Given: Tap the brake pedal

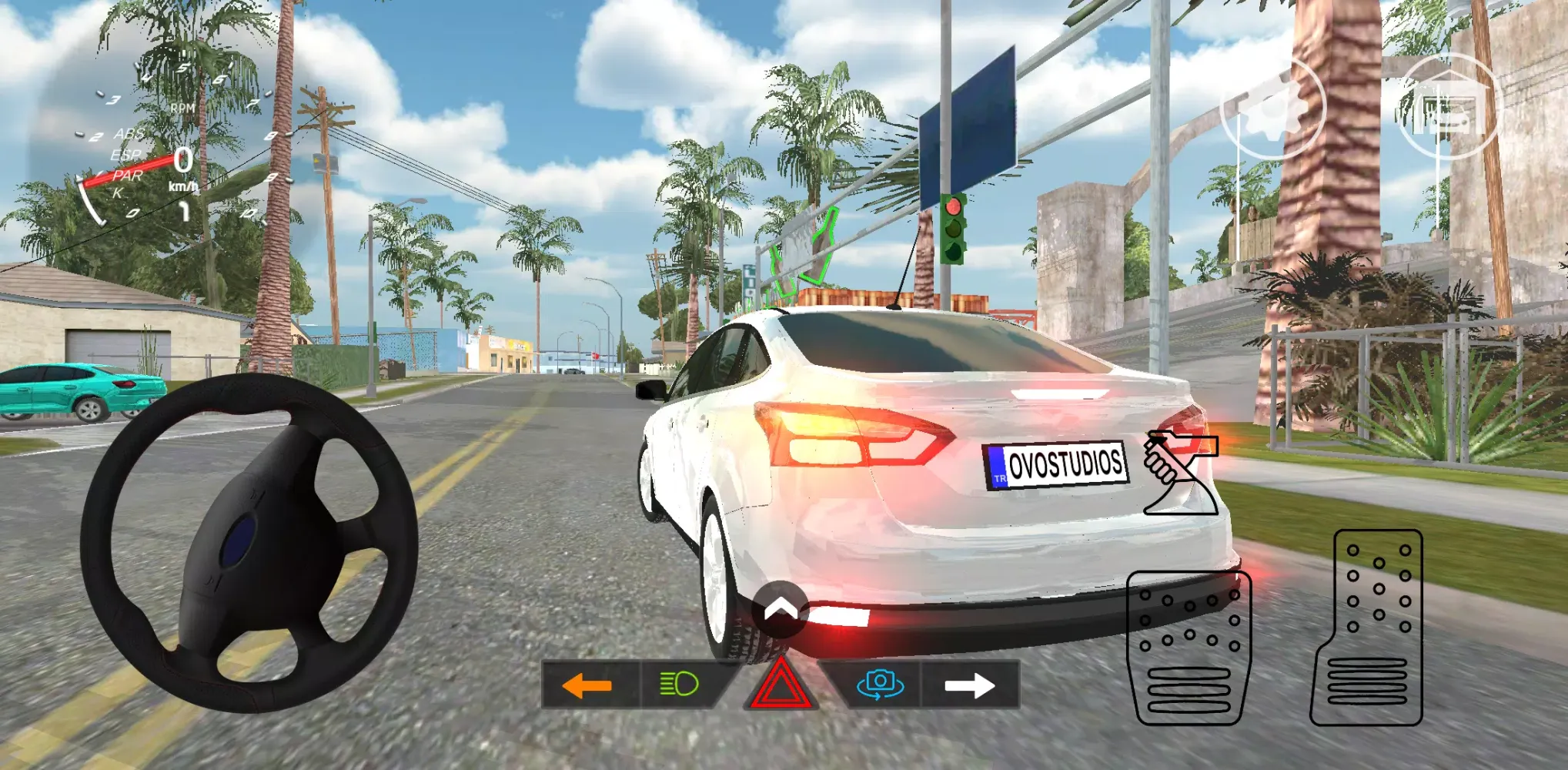Looking at the screenshot, I should (1189, 647).
